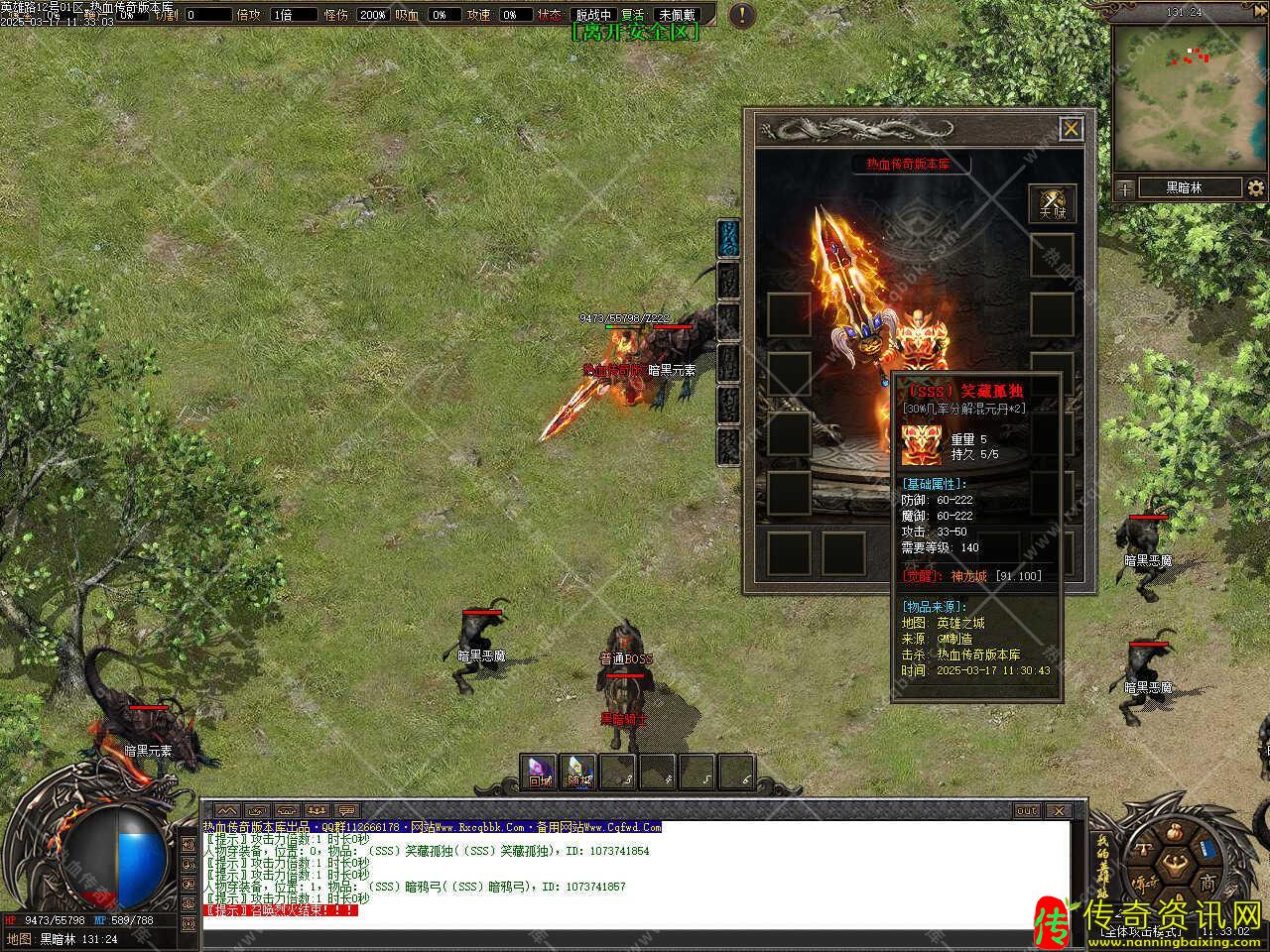
Task: Click the balance scale icon
Action: tap(1143, 851)
